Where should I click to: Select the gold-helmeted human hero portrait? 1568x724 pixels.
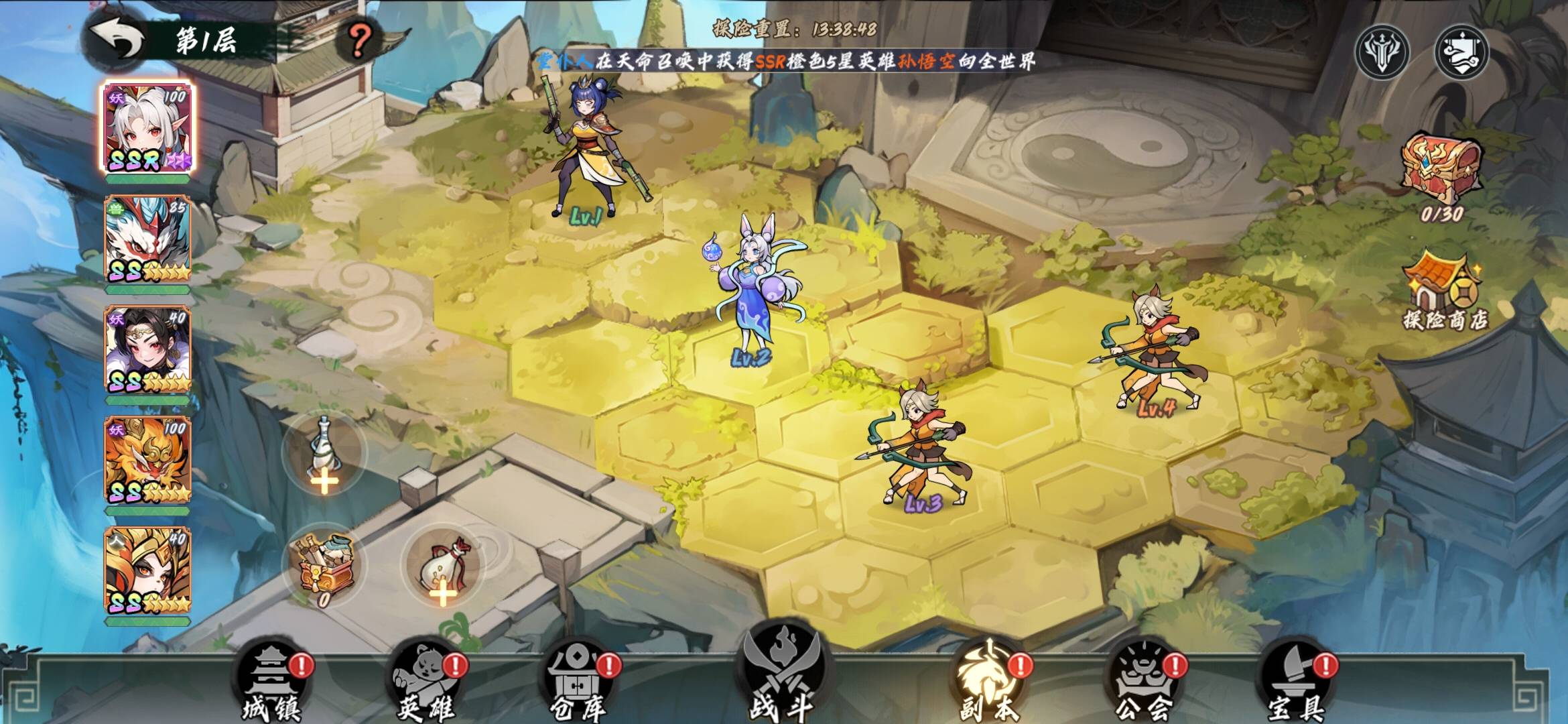[x=147, y=571]
